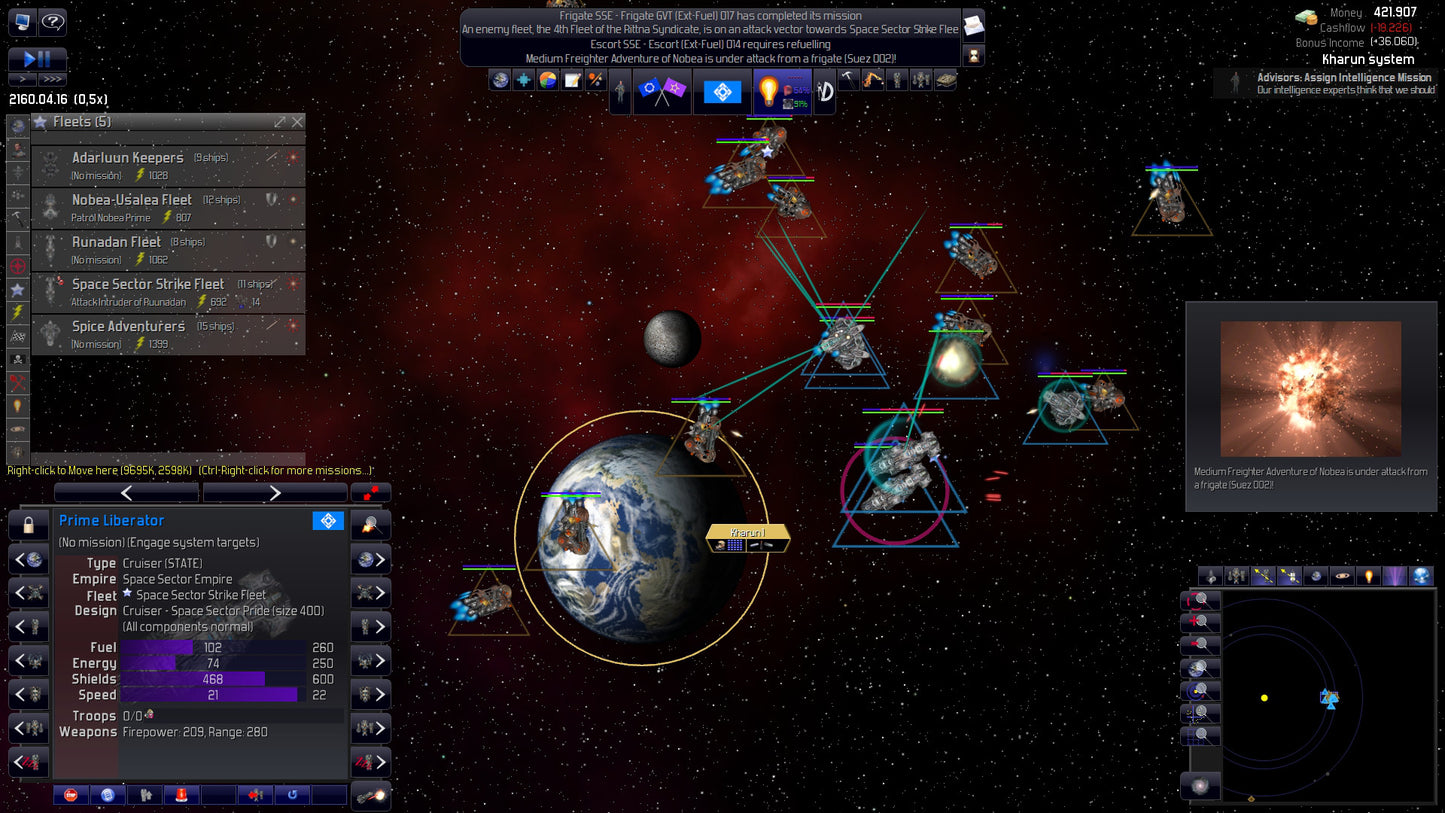The width and height of the screenshot is (1445, 813).
Task: Click the left chevron arrow above the ship panel
Action: (x=126, y=492)
